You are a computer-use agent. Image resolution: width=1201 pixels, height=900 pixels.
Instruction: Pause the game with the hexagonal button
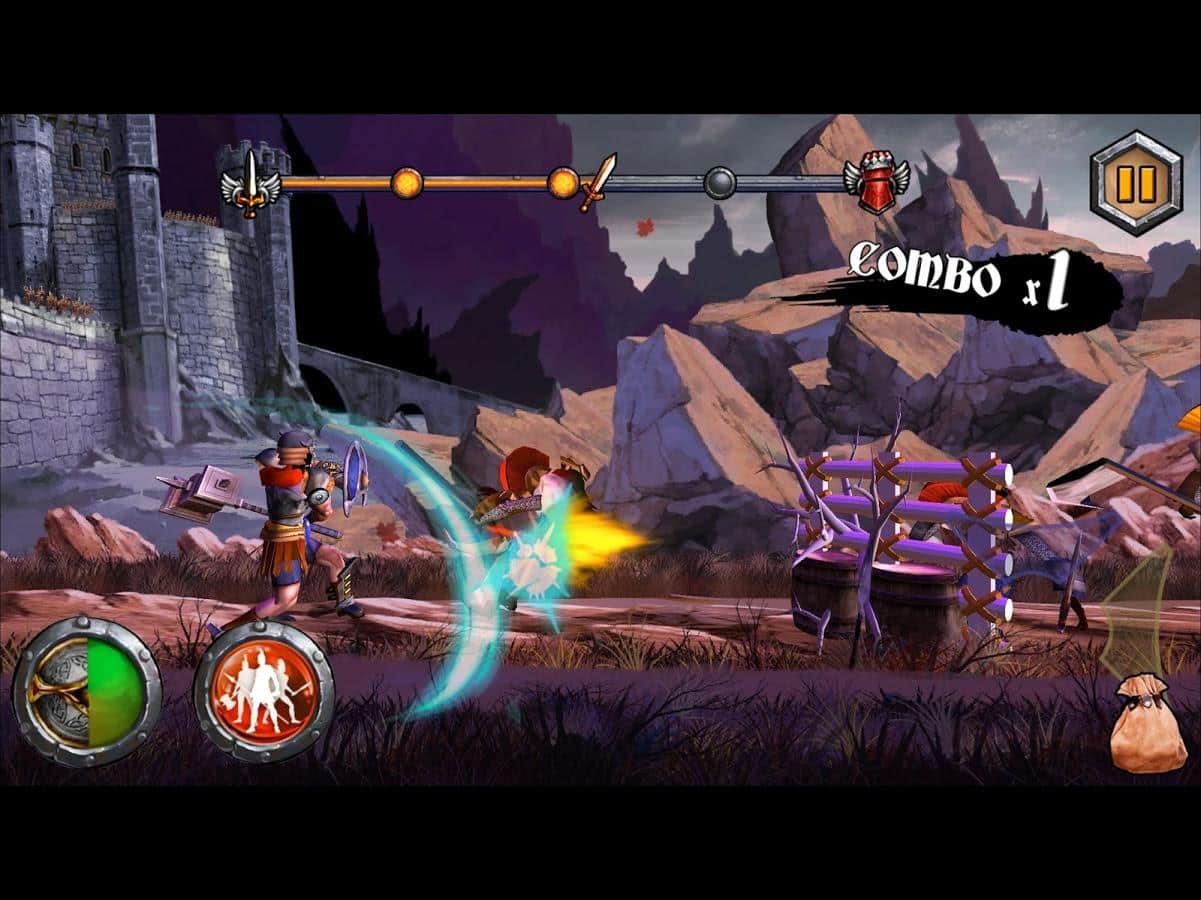1135,184
